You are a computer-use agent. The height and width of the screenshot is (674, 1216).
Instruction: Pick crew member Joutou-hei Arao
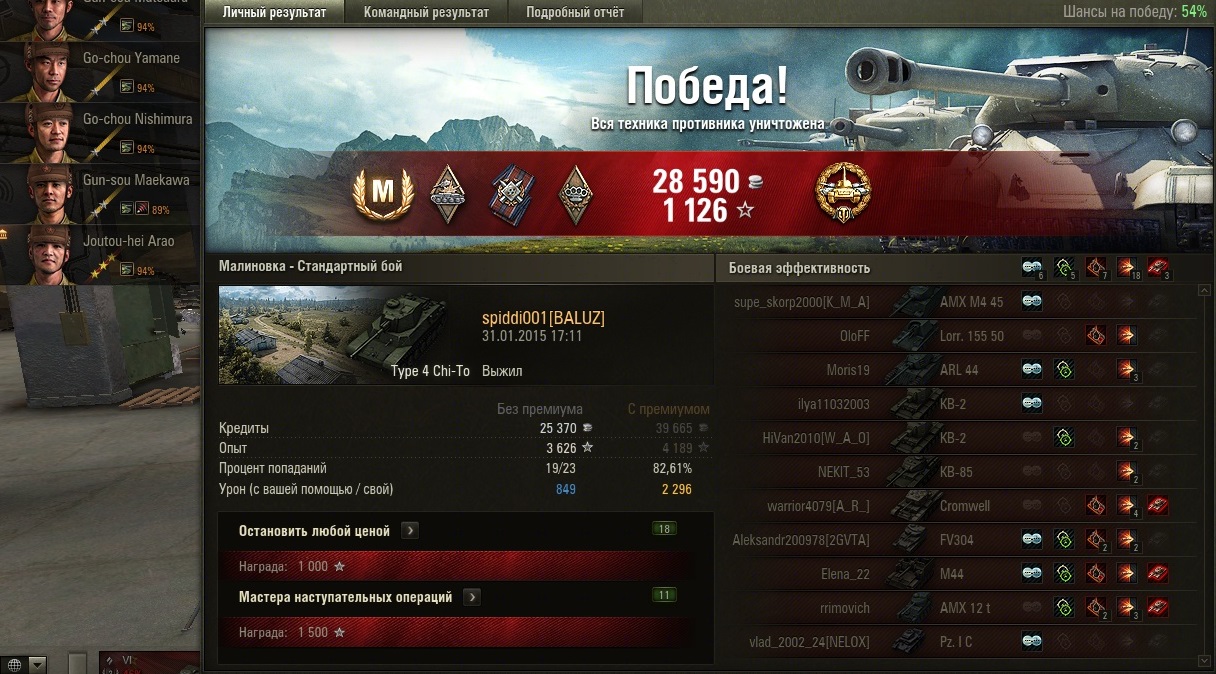100,256
